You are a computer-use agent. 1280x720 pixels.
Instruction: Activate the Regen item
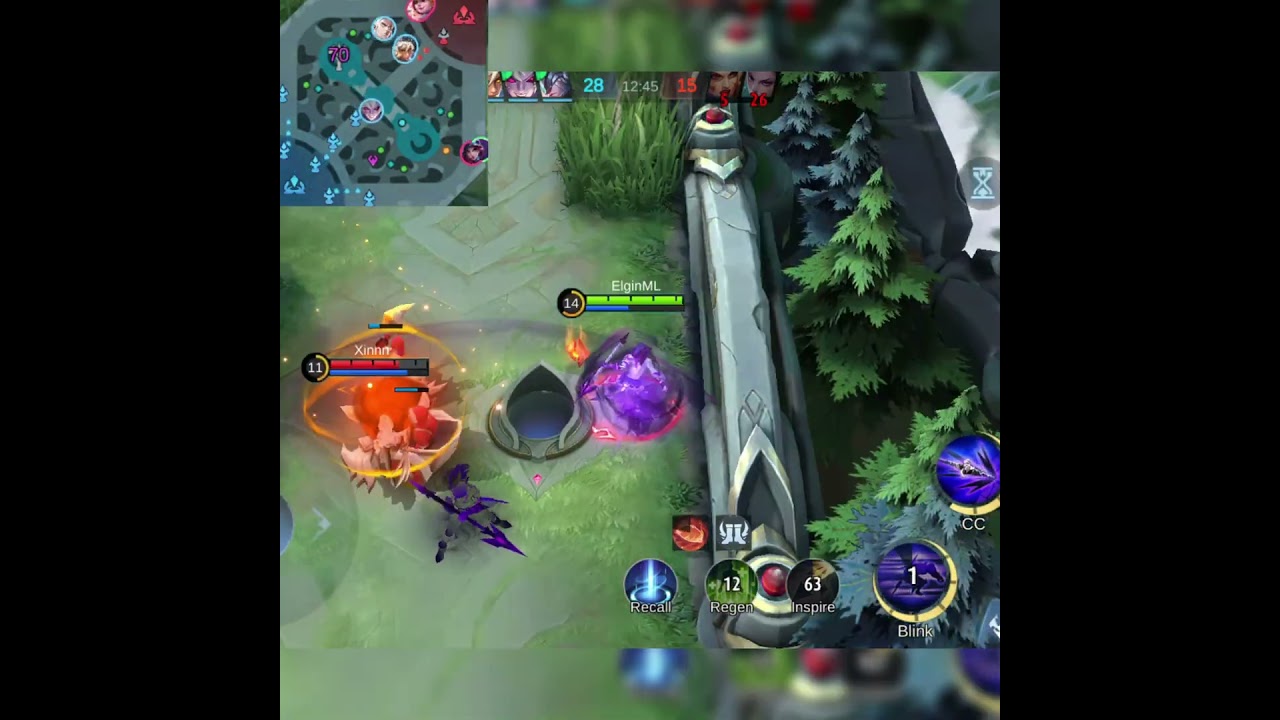click(730, 585)
